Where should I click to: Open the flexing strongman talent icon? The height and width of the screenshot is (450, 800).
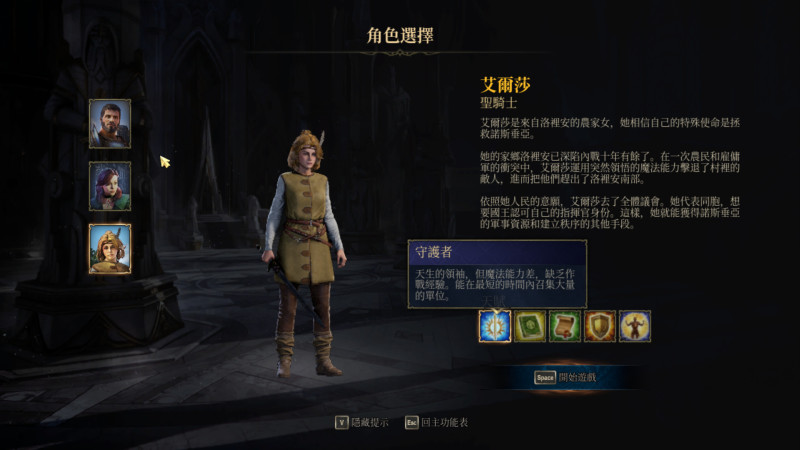[x=635, y=326]
